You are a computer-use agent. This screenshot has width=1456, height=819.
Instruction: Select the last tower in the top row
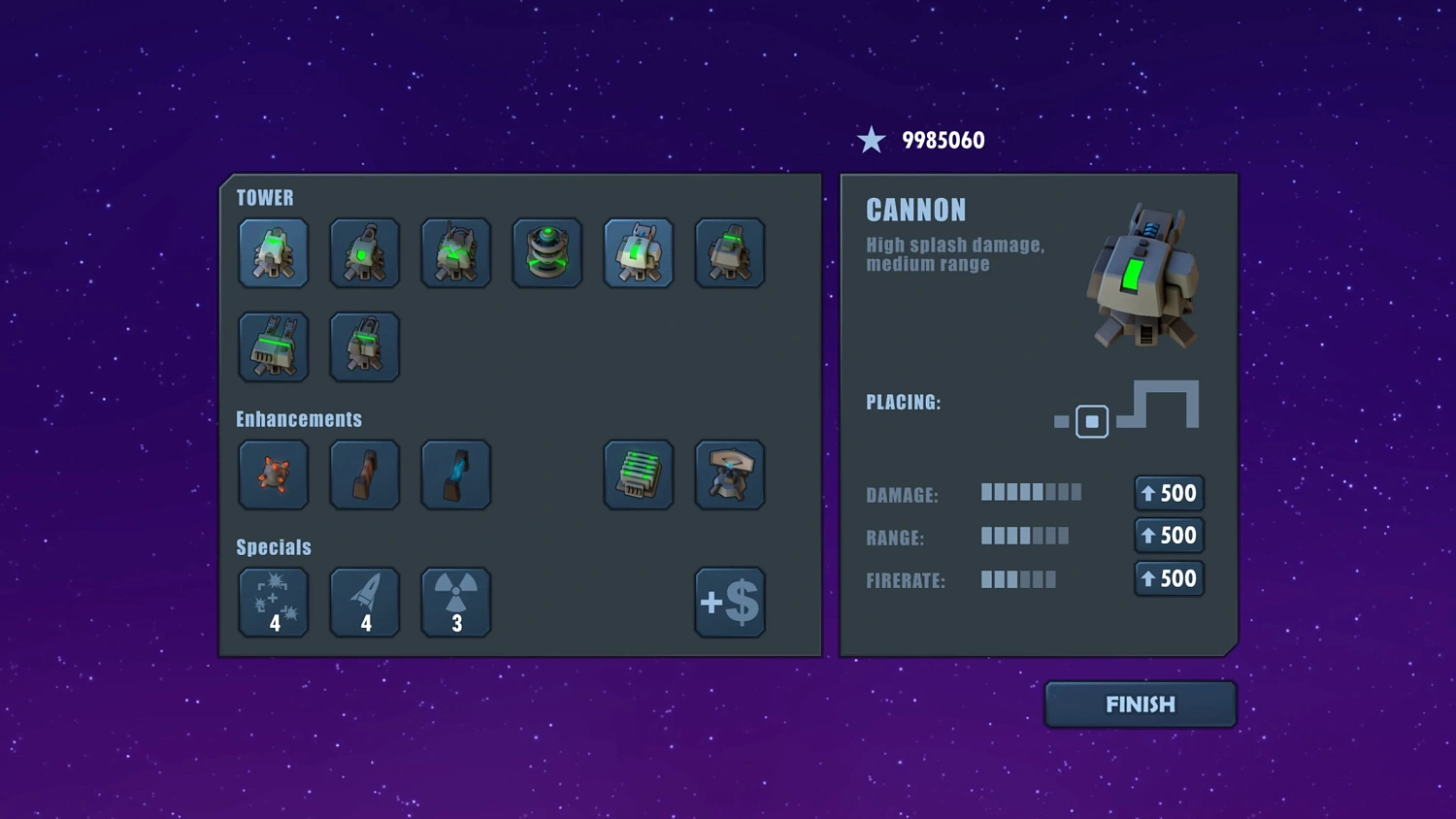729,253
